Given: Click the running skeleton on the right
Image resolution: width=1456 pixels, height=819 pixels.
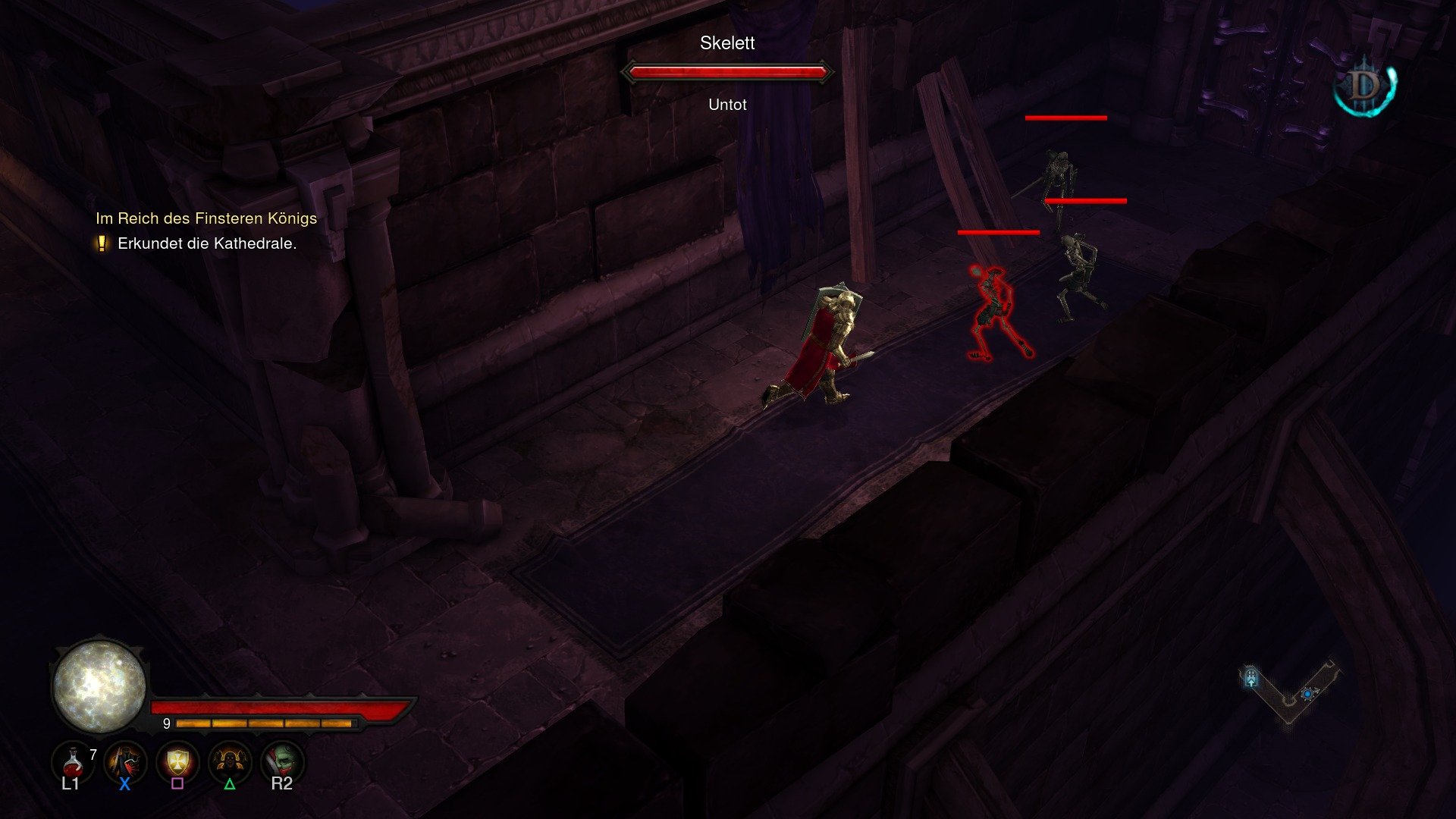Looking at the screenshot, I should tap(1077, 265).
